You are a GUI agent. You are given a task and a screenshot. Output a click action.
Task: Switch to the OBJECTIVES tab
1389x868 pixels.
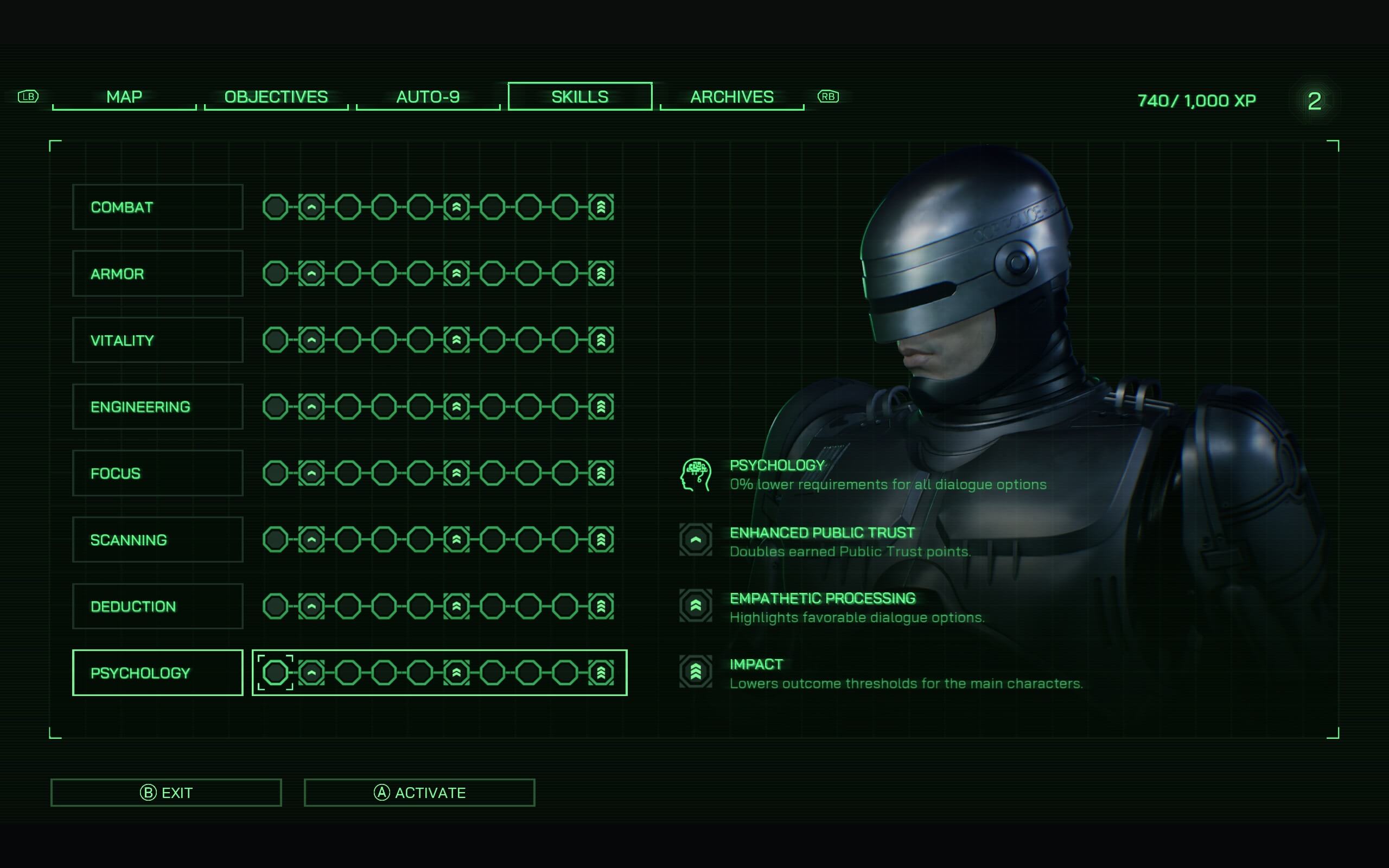click(x=276, y=97)
